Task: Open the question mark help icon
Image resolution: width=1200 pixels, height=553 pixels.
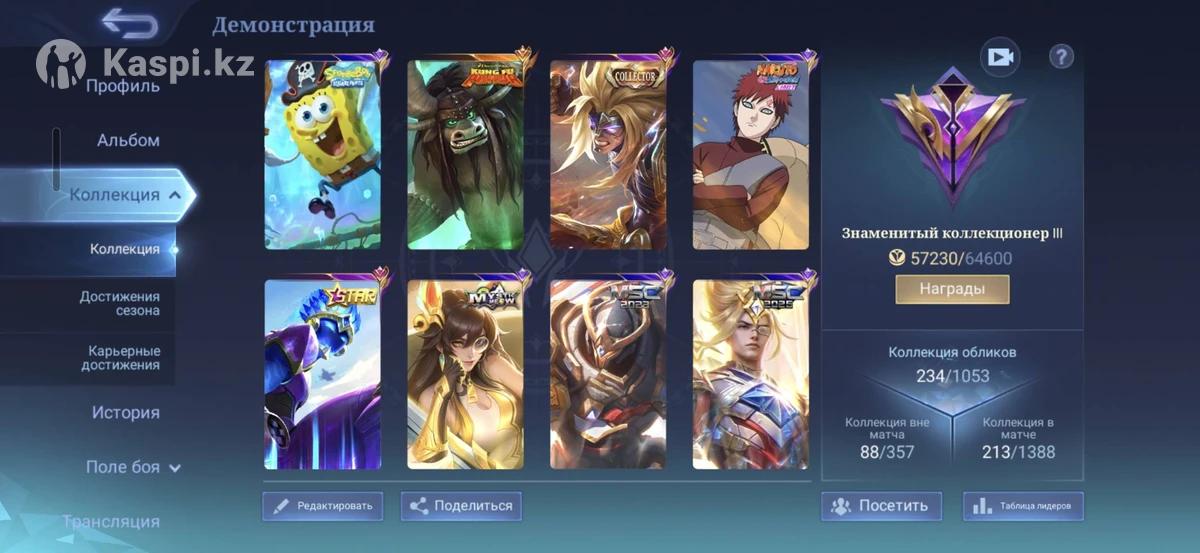Action: coord(1061,57)
